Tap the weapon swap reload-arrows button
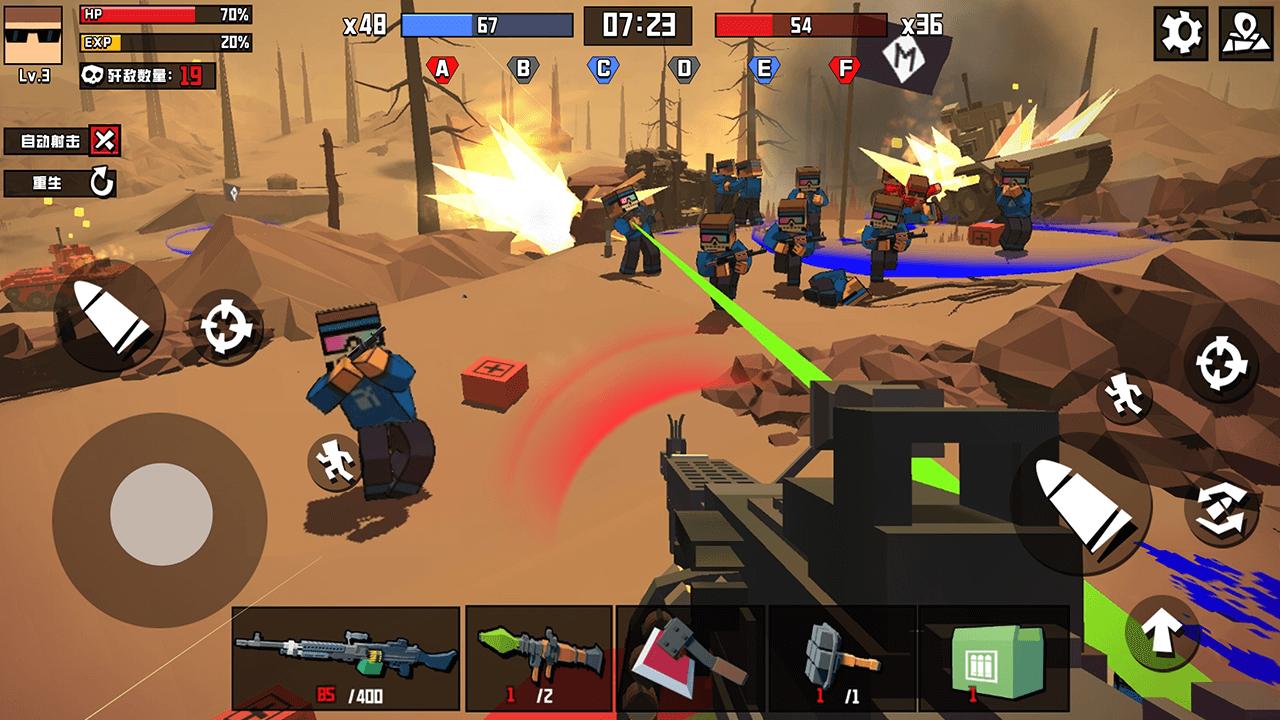 1221,509
